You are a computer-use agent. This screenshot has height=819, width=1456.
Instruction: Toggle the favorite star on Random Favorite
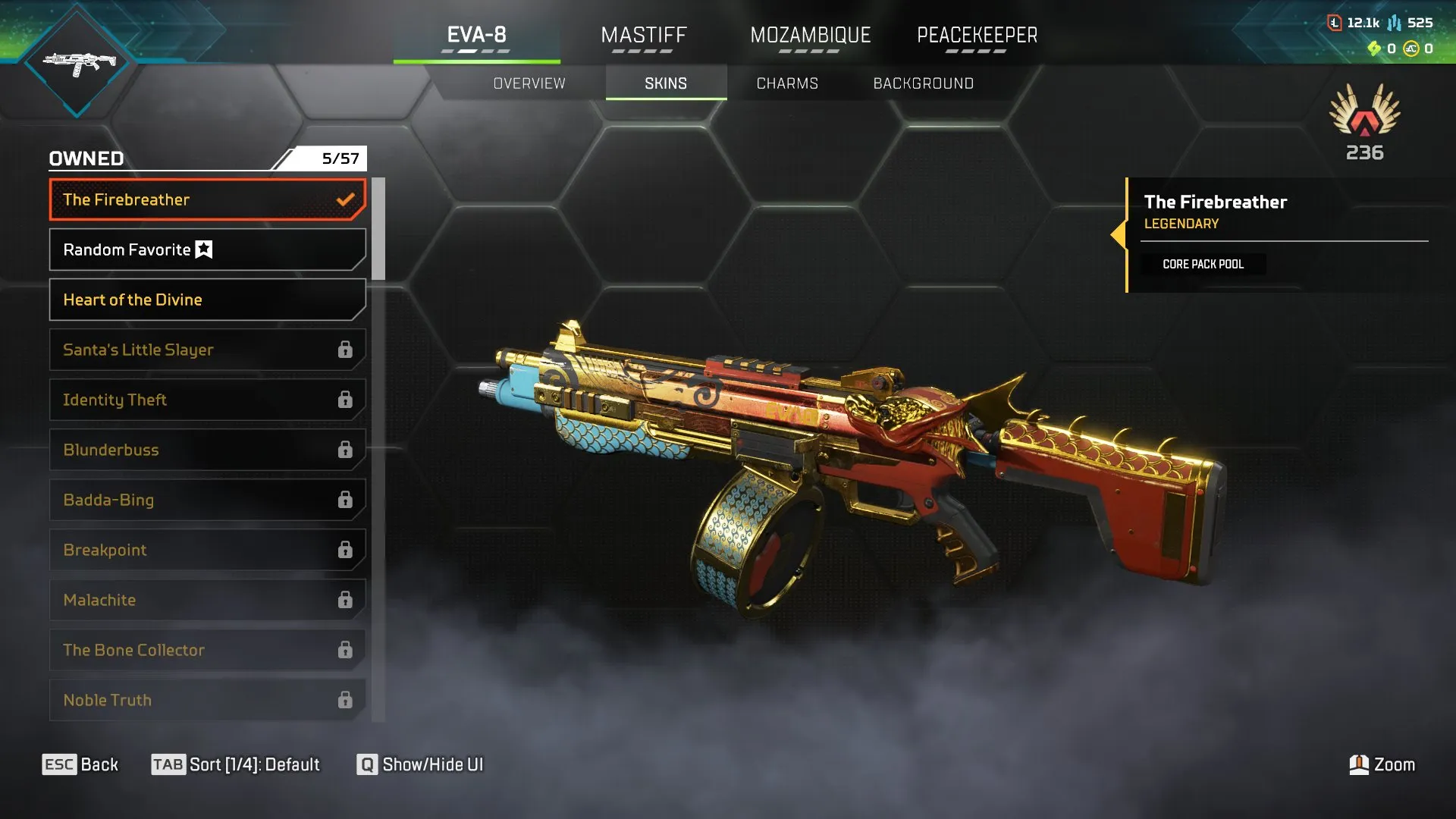202,249
